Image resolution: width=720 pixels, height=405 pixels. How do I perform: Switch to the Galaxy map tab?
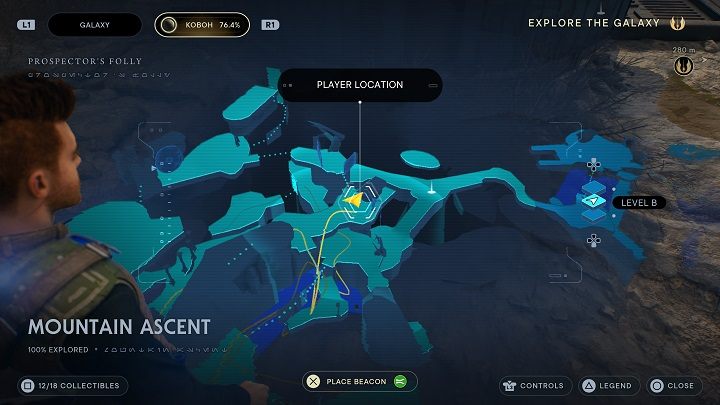click(97, 24)
